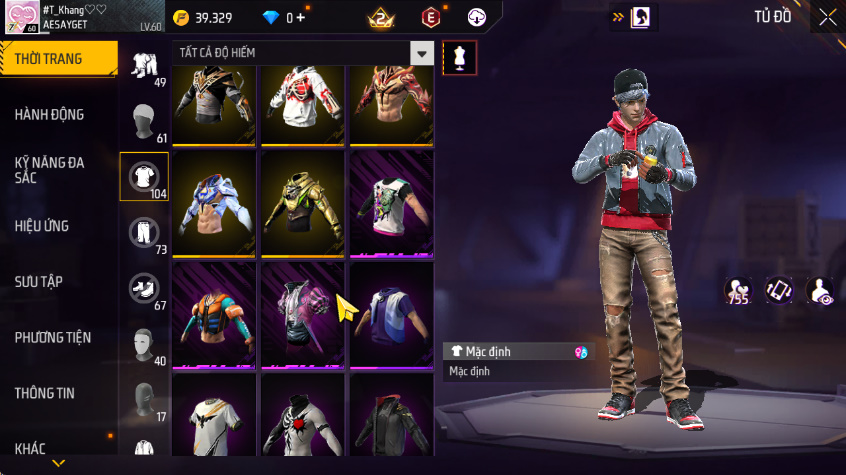Open the Mặc định outfit preset bar

(517, 352)
